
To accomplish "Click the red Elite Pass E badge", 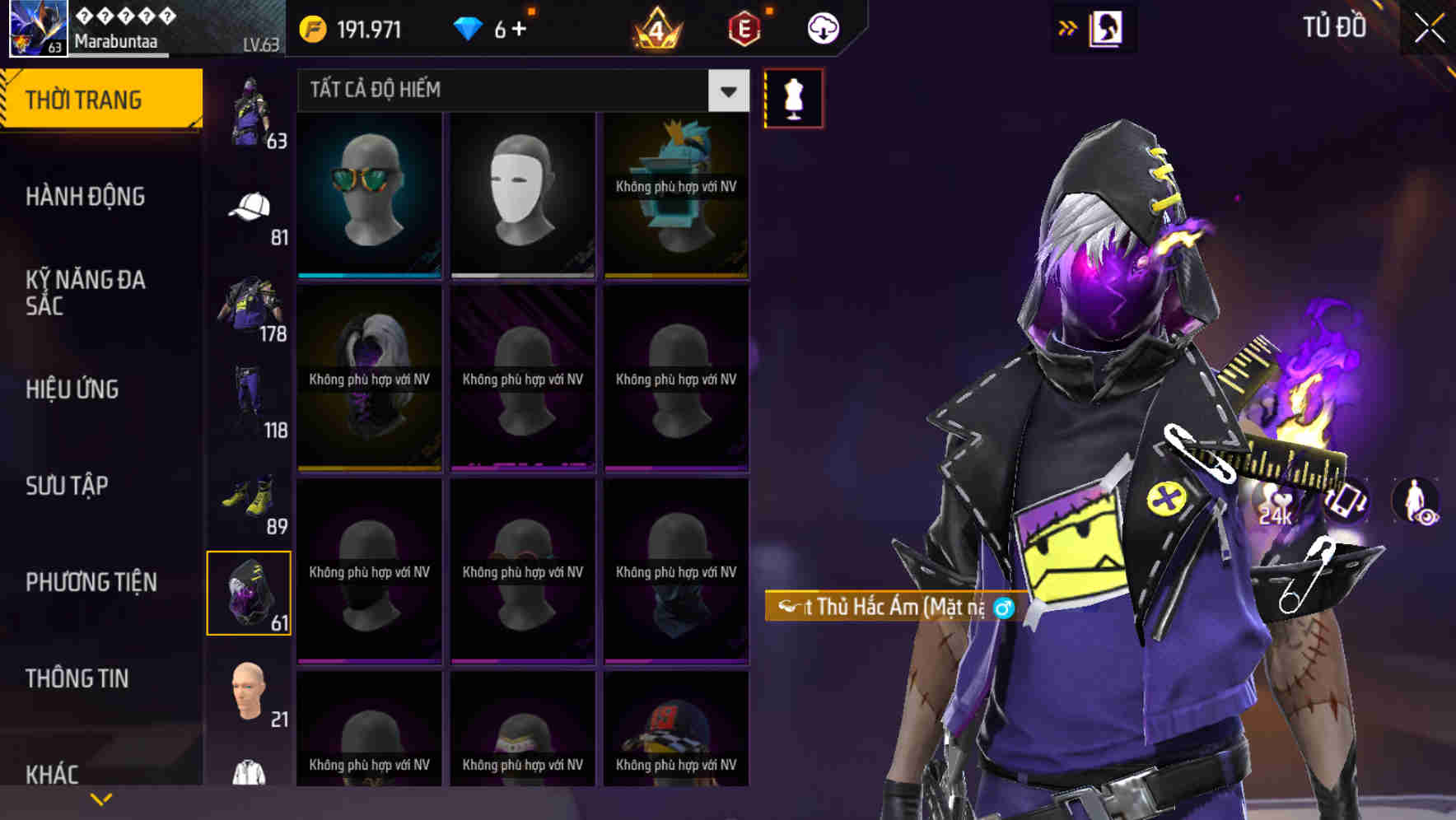I will [744, 27].
